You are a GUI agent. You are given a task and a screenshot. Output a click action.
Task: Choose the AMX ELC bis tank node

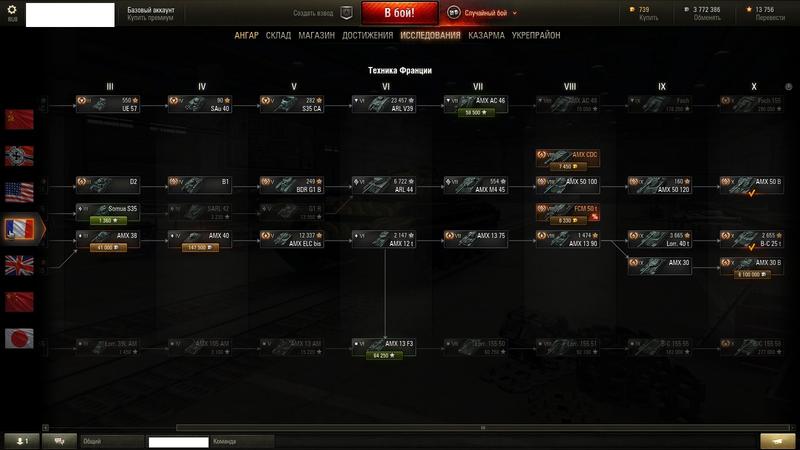click(292, 239)
